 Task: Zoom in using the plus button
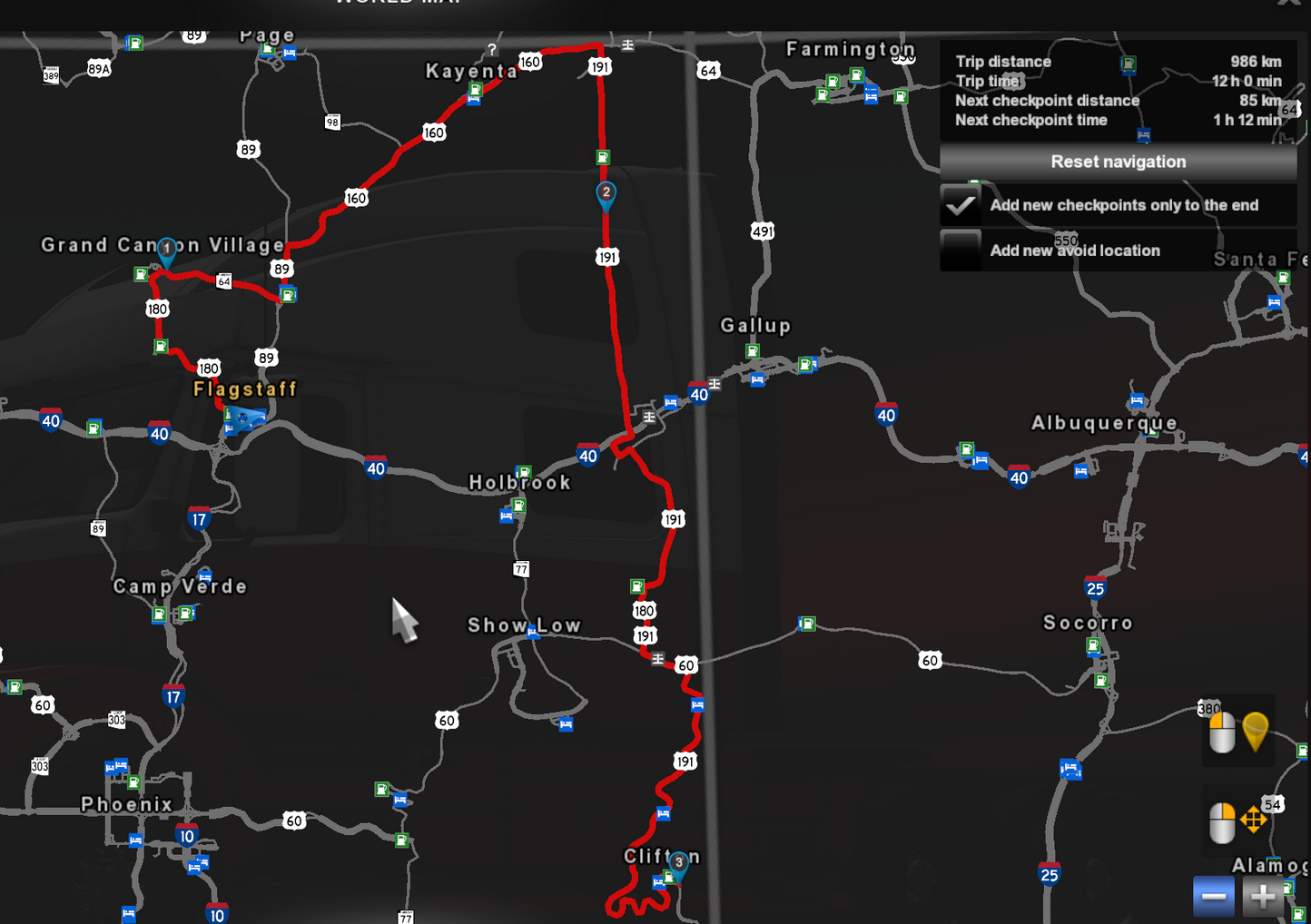click(x=1262, y=896)
